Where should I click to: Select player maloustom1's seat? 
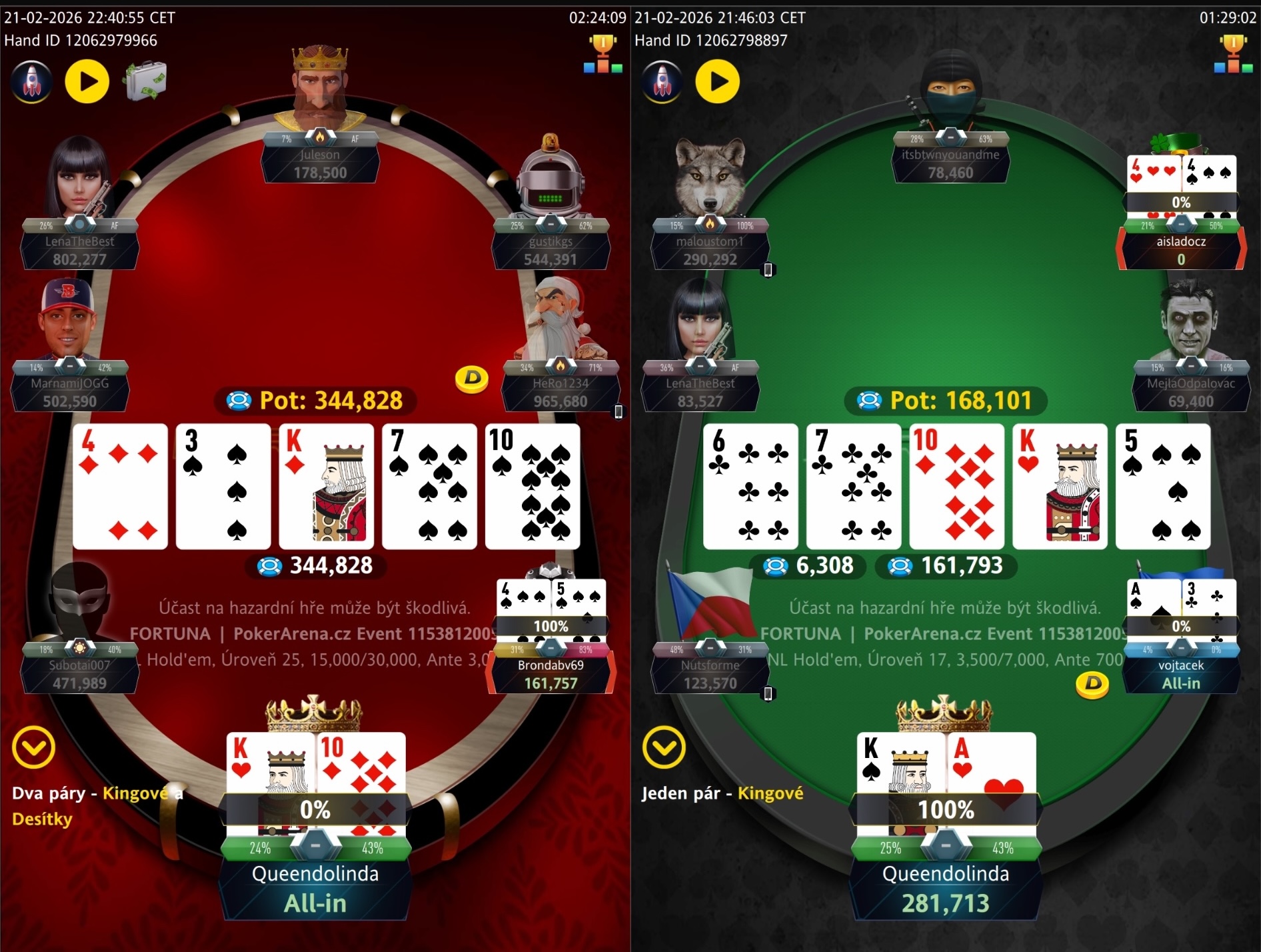(x=709, y=250)
